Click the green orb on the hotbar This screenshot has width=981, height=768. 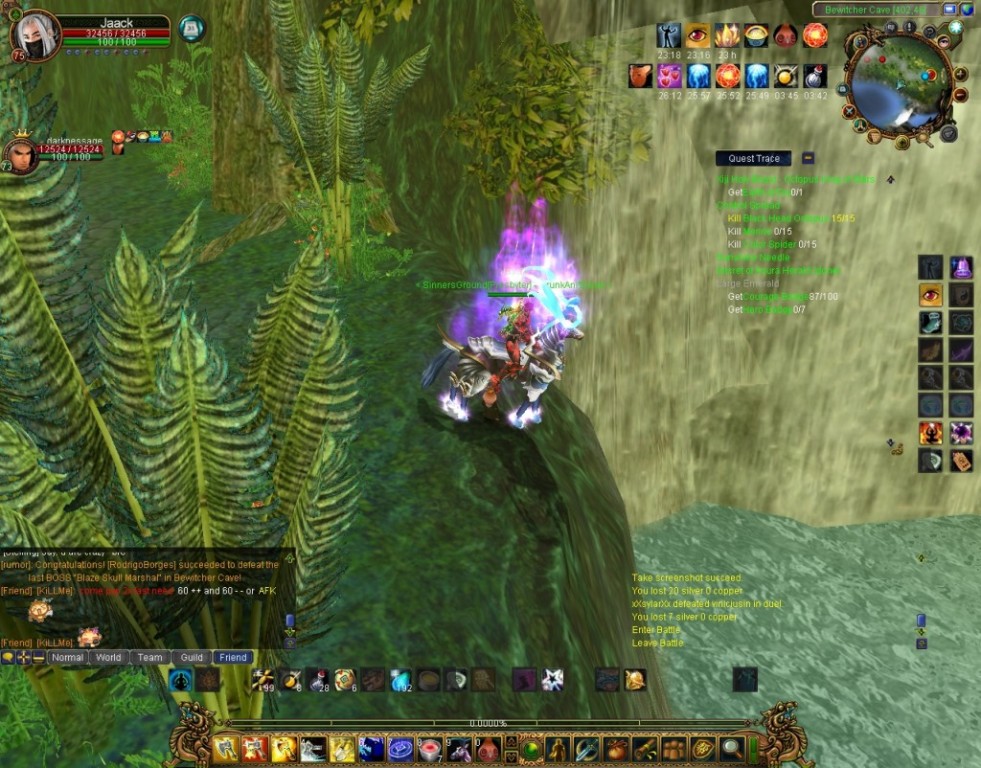(x=531, y=749)
